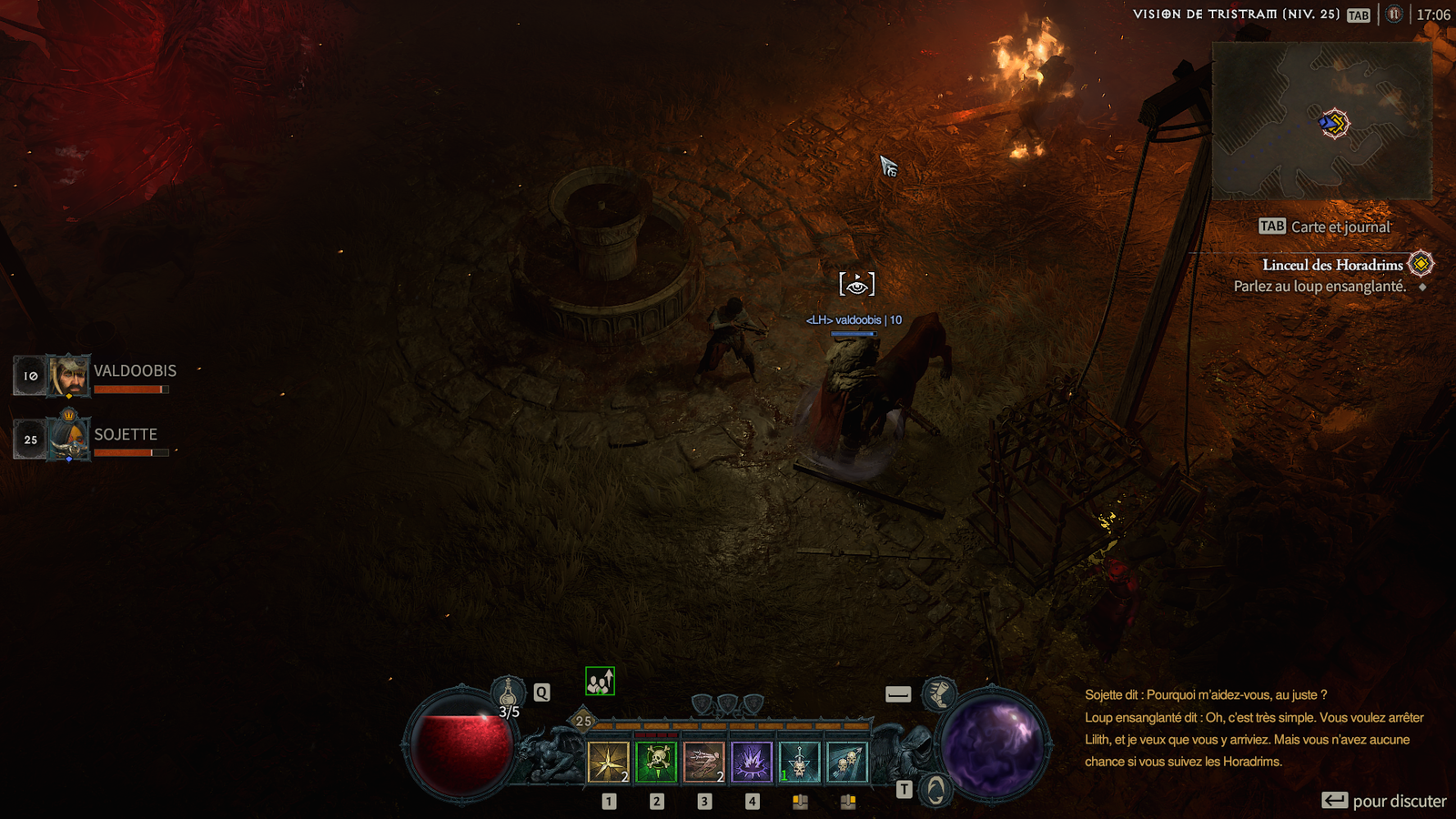Open the minimap

click(x=1321, y=120)
